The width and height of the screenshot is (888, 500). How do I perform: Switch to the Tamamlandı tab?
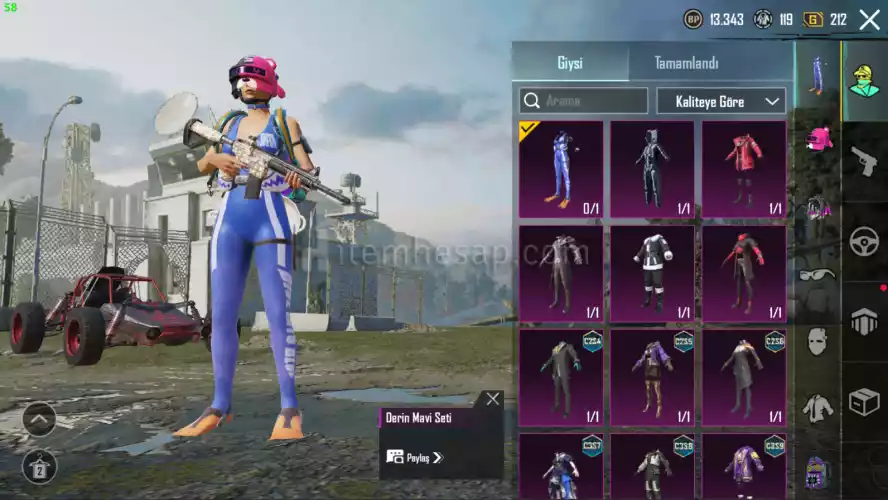pyautogui.click(x=686, y=63)
